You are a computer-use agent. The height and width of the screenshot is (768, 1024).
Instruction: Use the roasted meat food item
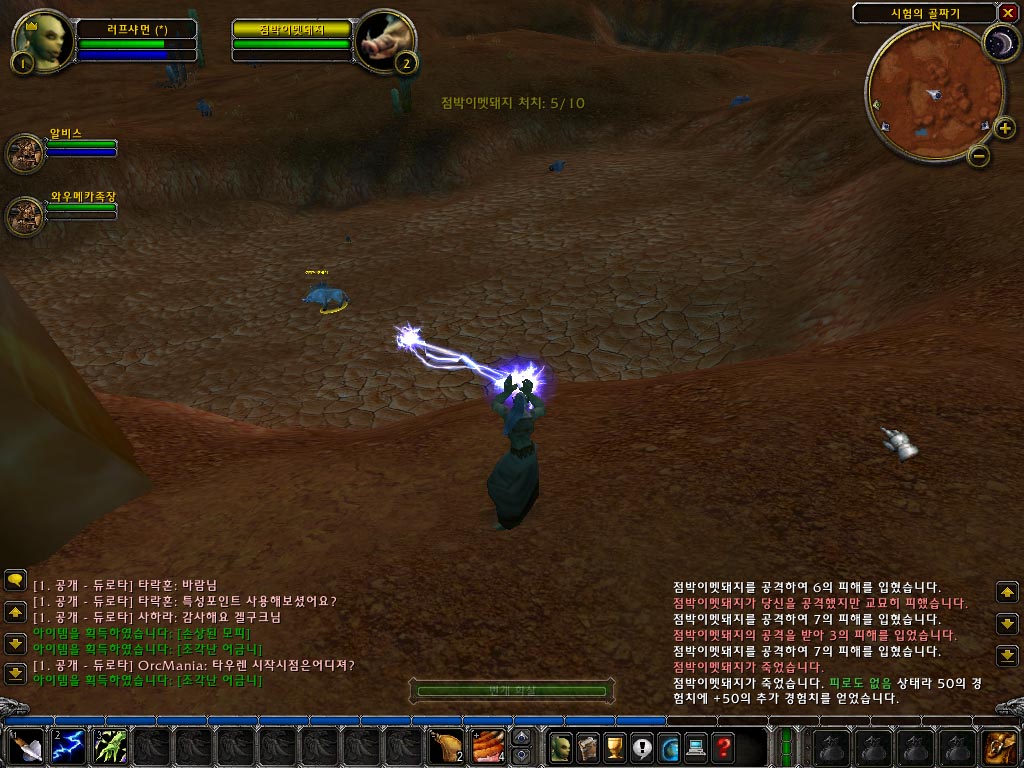point(446,747)
